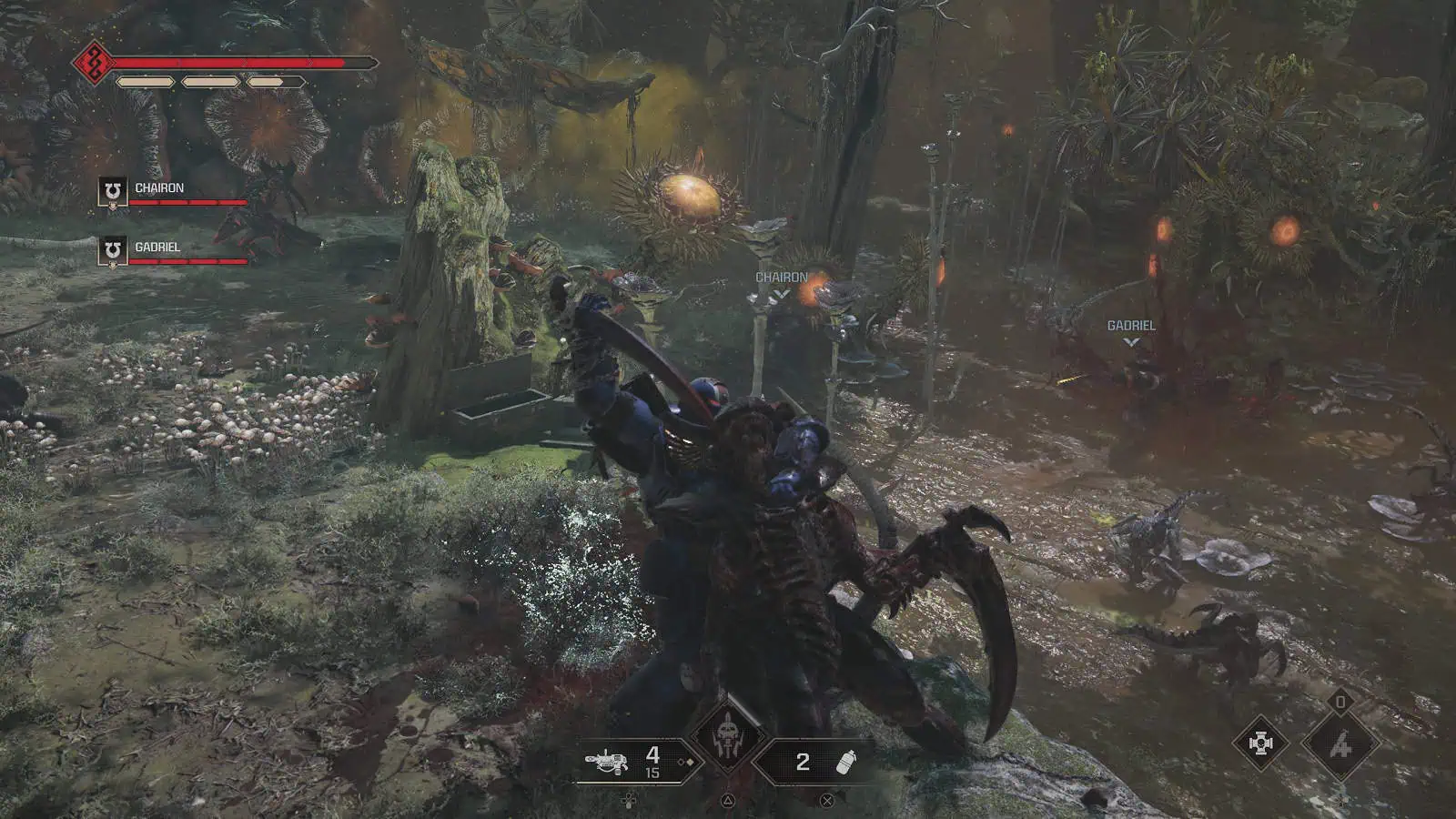Select the bolt weapon icon

(x=607, y=761)
